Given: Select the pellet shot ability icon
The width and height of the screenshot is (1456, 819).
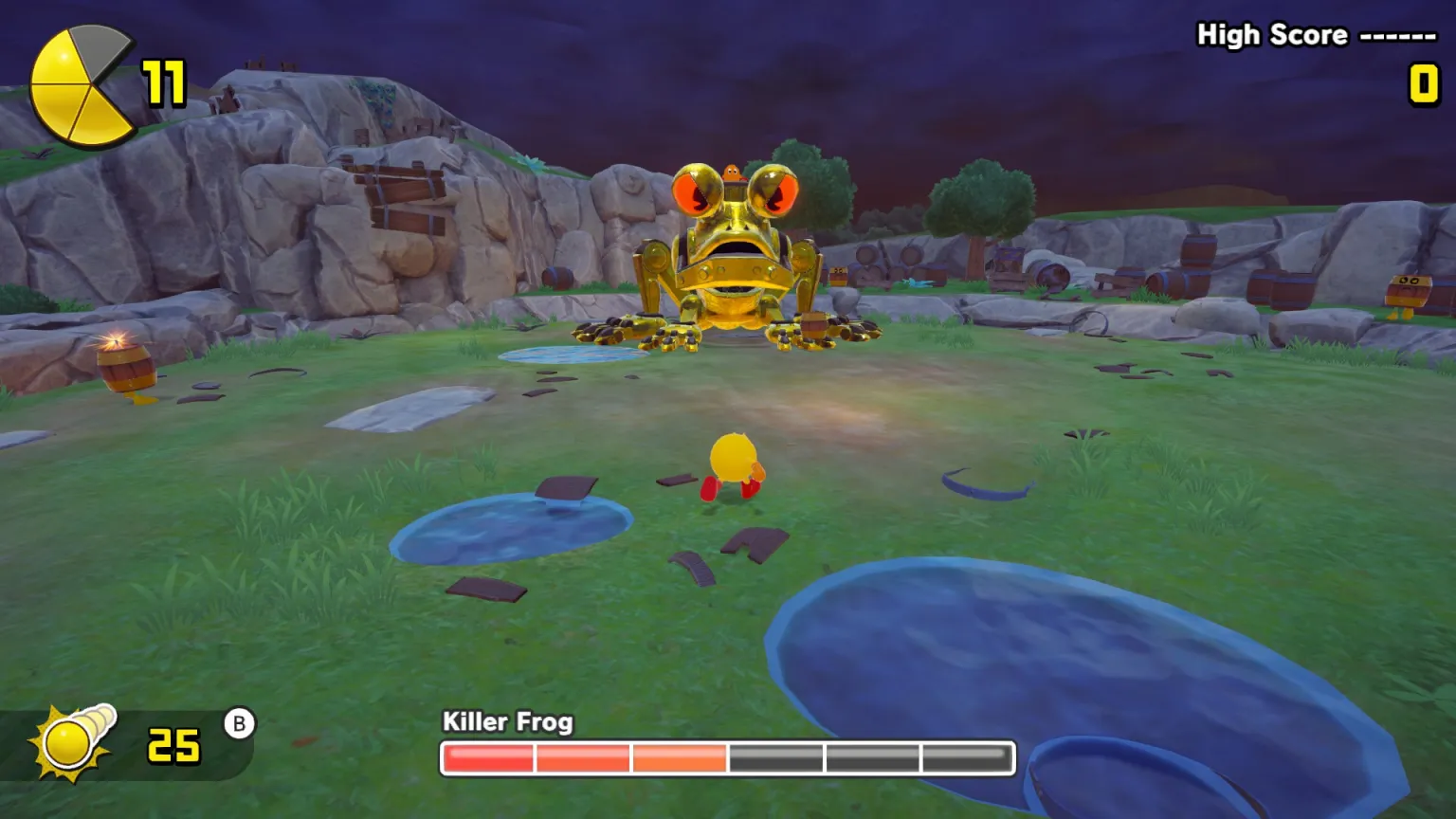Looking at the screenshot, I should coord(74,742).
